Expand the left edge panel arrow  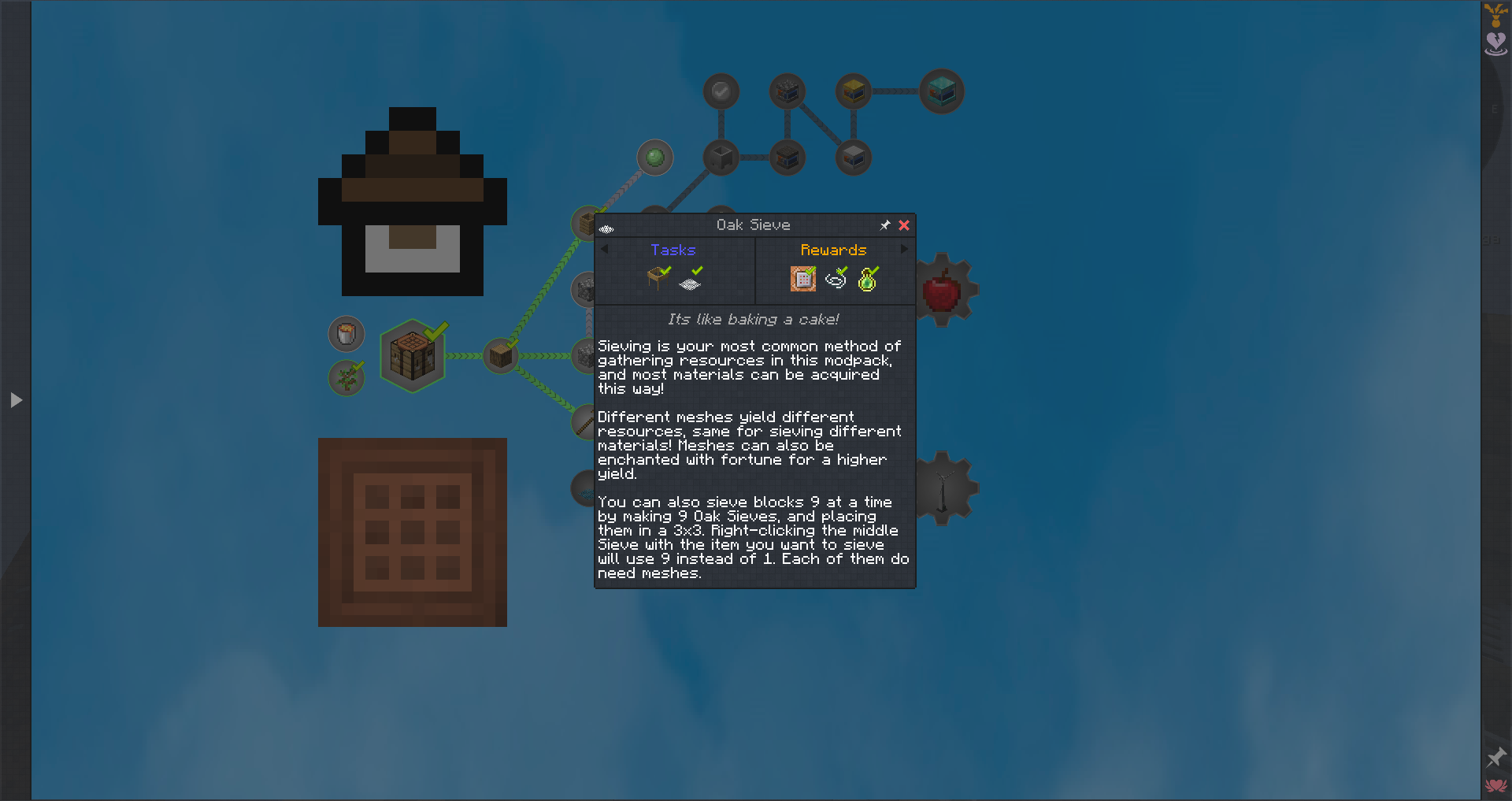tap(17, 400)
